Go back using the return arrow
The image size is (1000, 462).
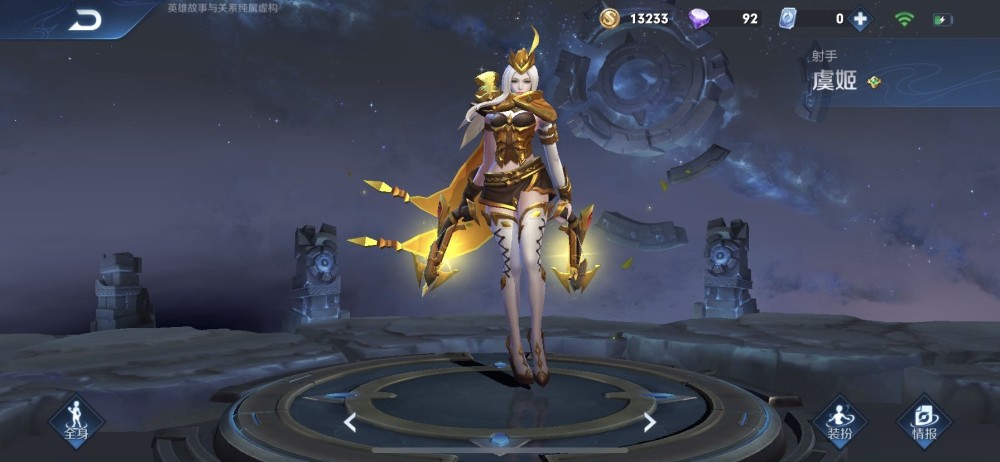point(85,19)
